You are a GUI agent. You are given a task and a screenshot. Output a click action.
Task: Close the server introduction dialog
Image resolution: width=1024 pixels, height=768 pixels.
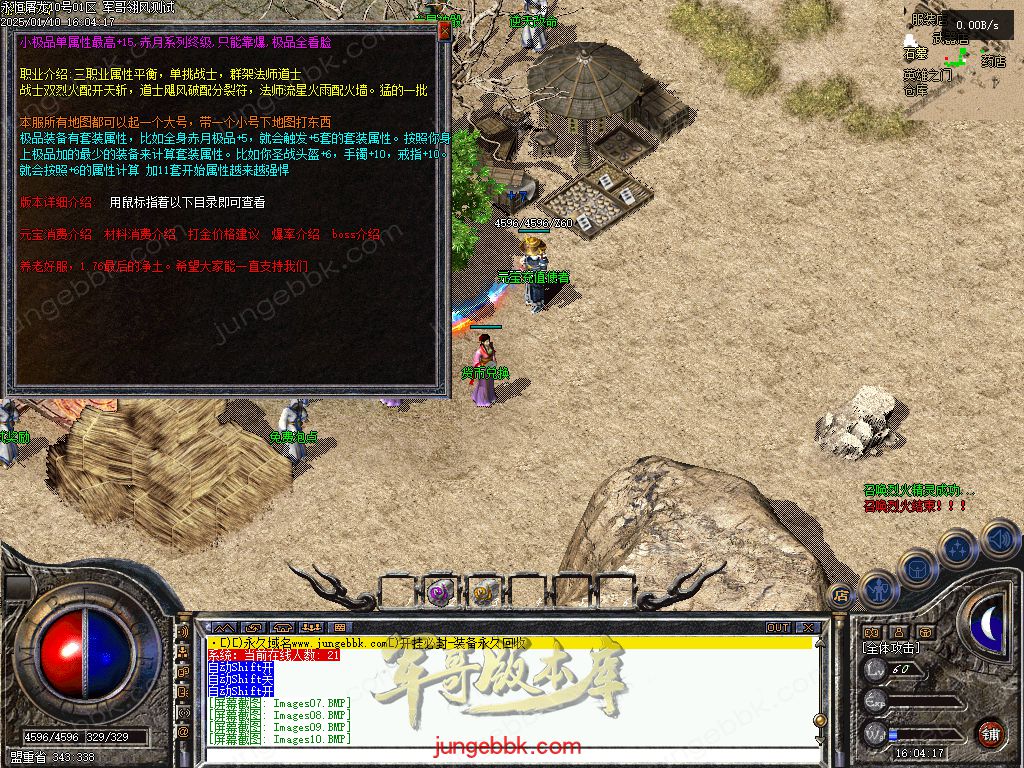[444, 31]
